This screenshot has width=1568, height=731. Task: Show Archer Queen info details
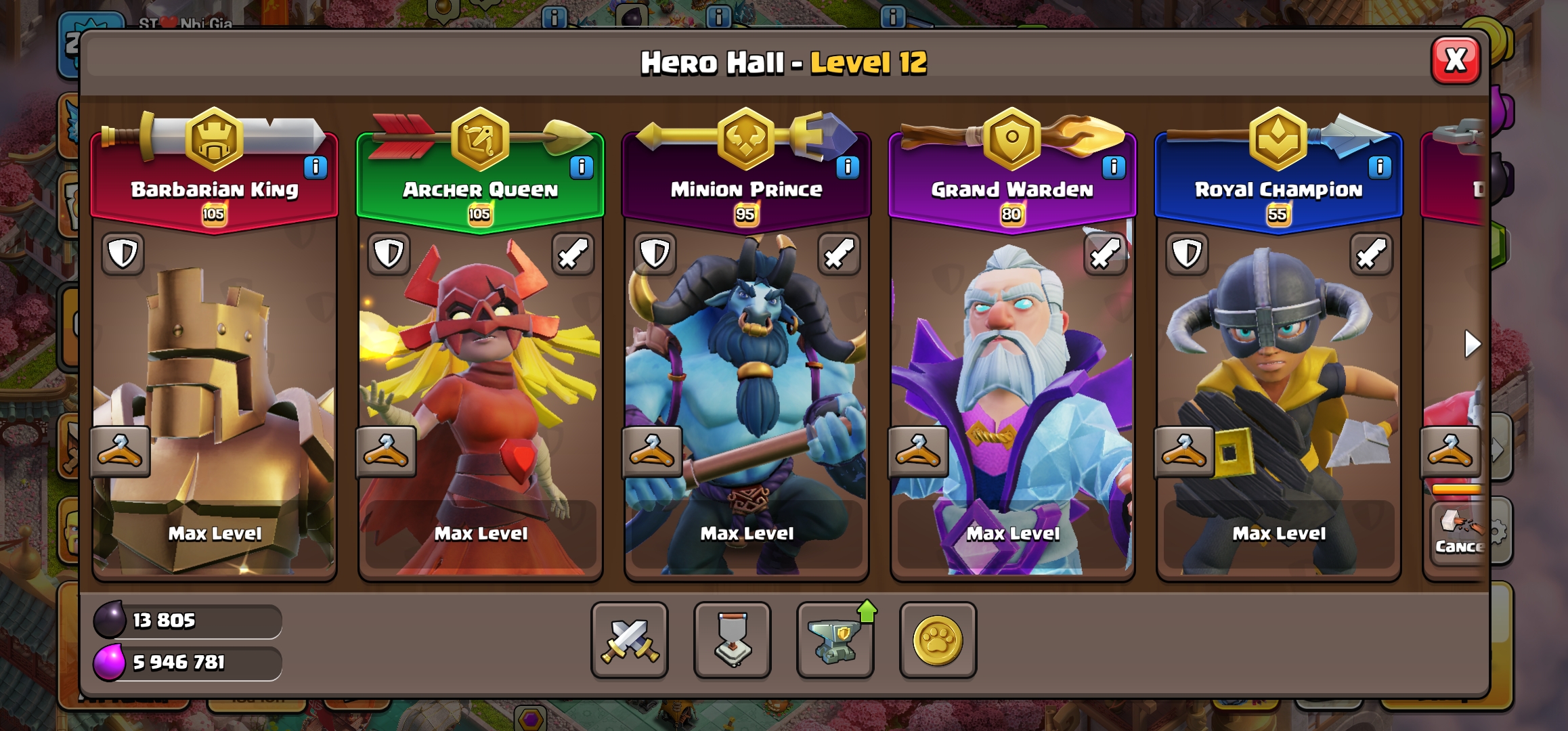click(x=582, y=167)
